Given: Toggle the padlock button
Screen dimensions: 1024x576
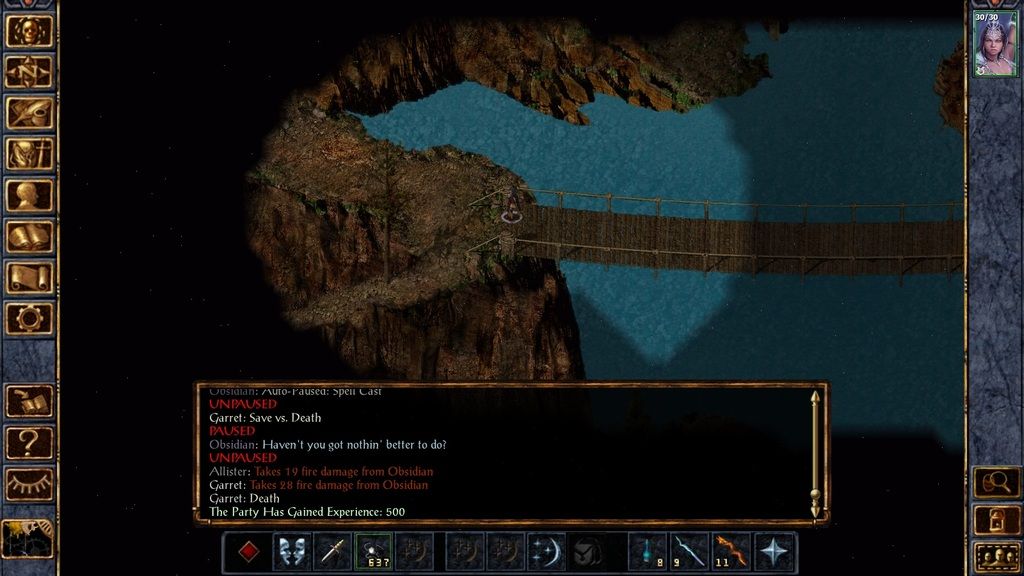Looking at the screenshot, I should coord(996,518).
